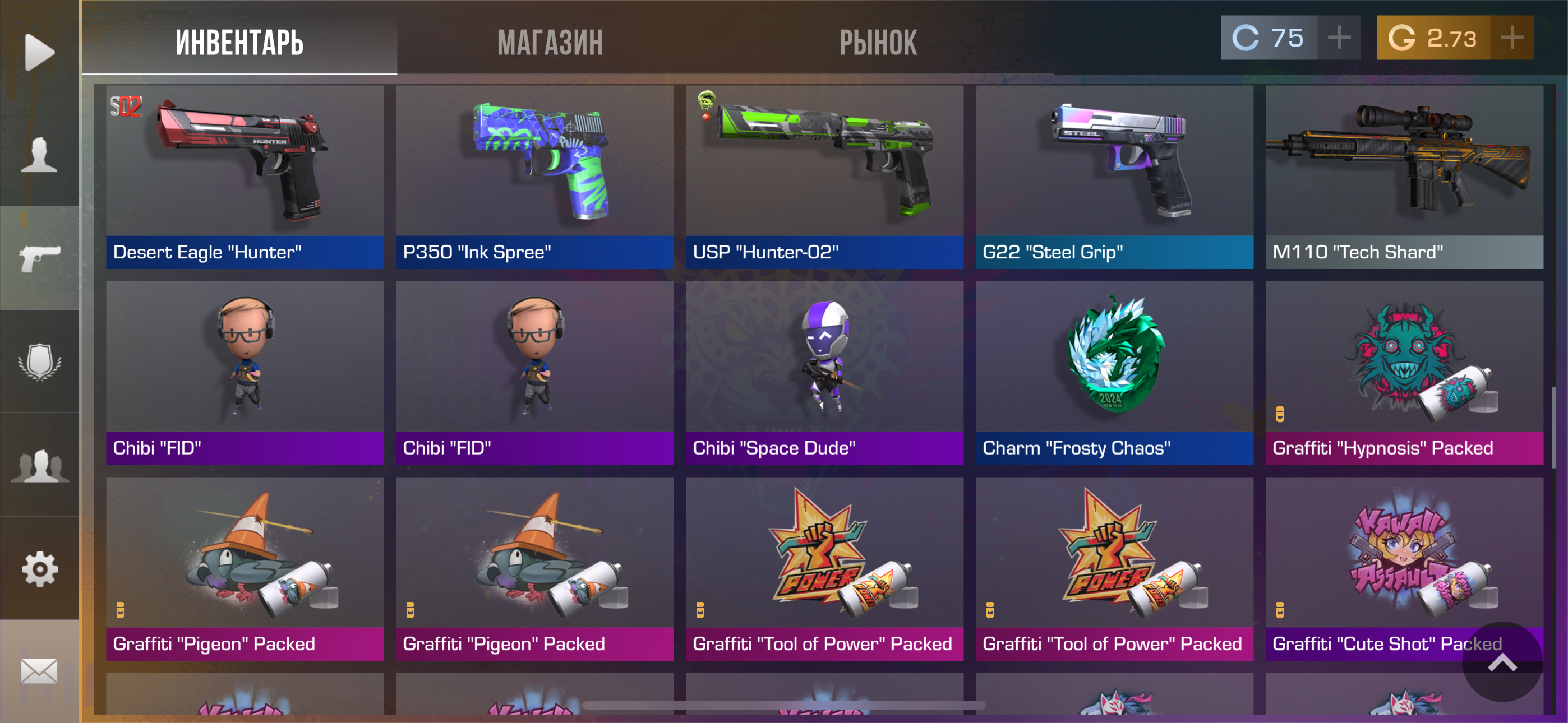Select the Desert Eagle "Hunter" skin
This screenshot has height=723, width=1568.
click(245, 177)
